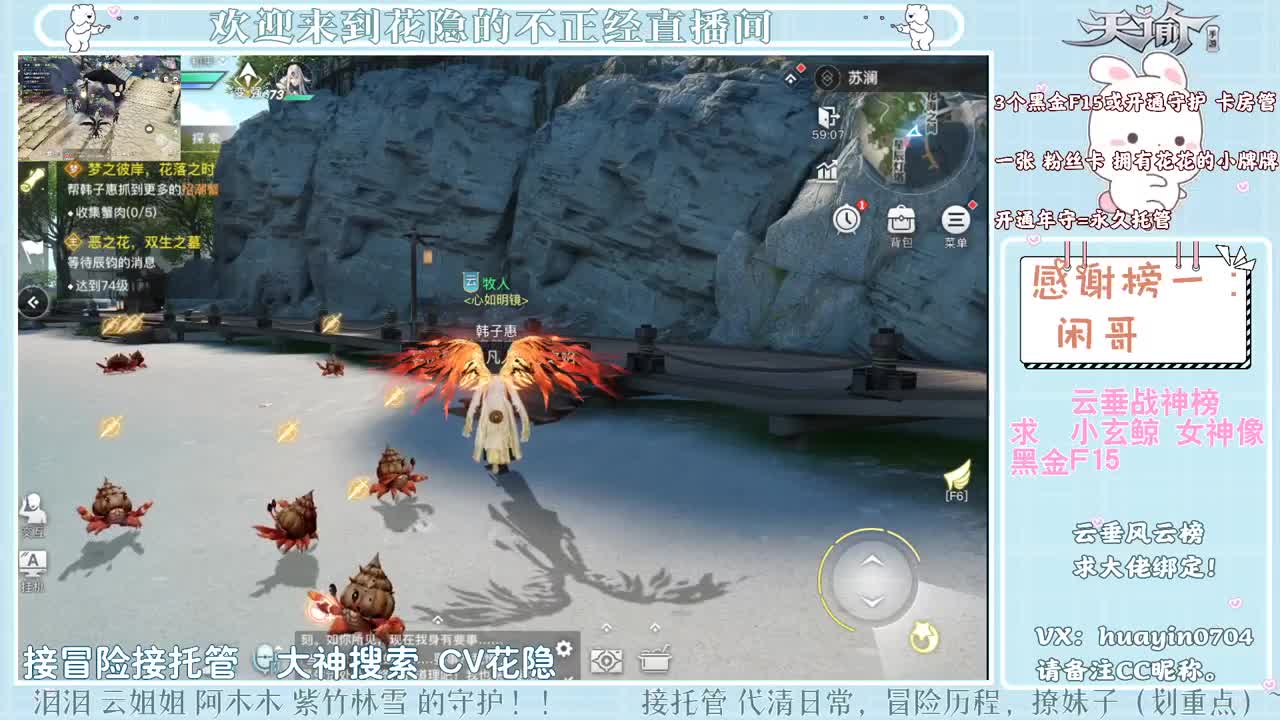The width and height of the screenshot is (1280, 720).
Task: Open the growth chart icon below the minimap
Action: pos(827,170)
